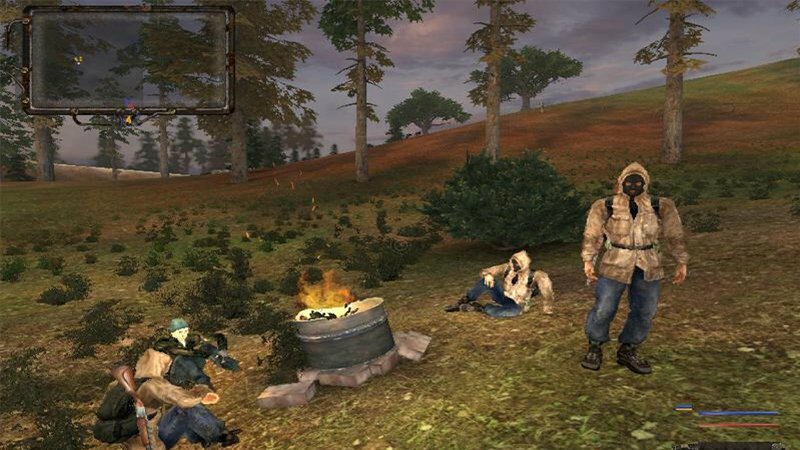Click the minimap in the rusty frame

pos(128,61)
